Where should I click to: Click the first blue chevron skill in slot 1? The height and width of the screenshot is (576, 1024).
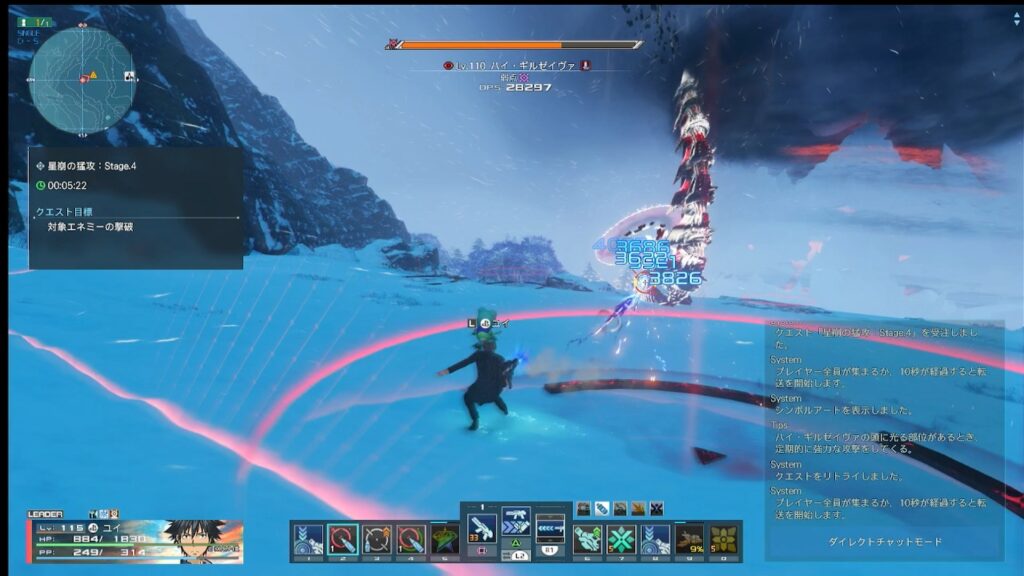pyautogui.click(x=308, y=539)
